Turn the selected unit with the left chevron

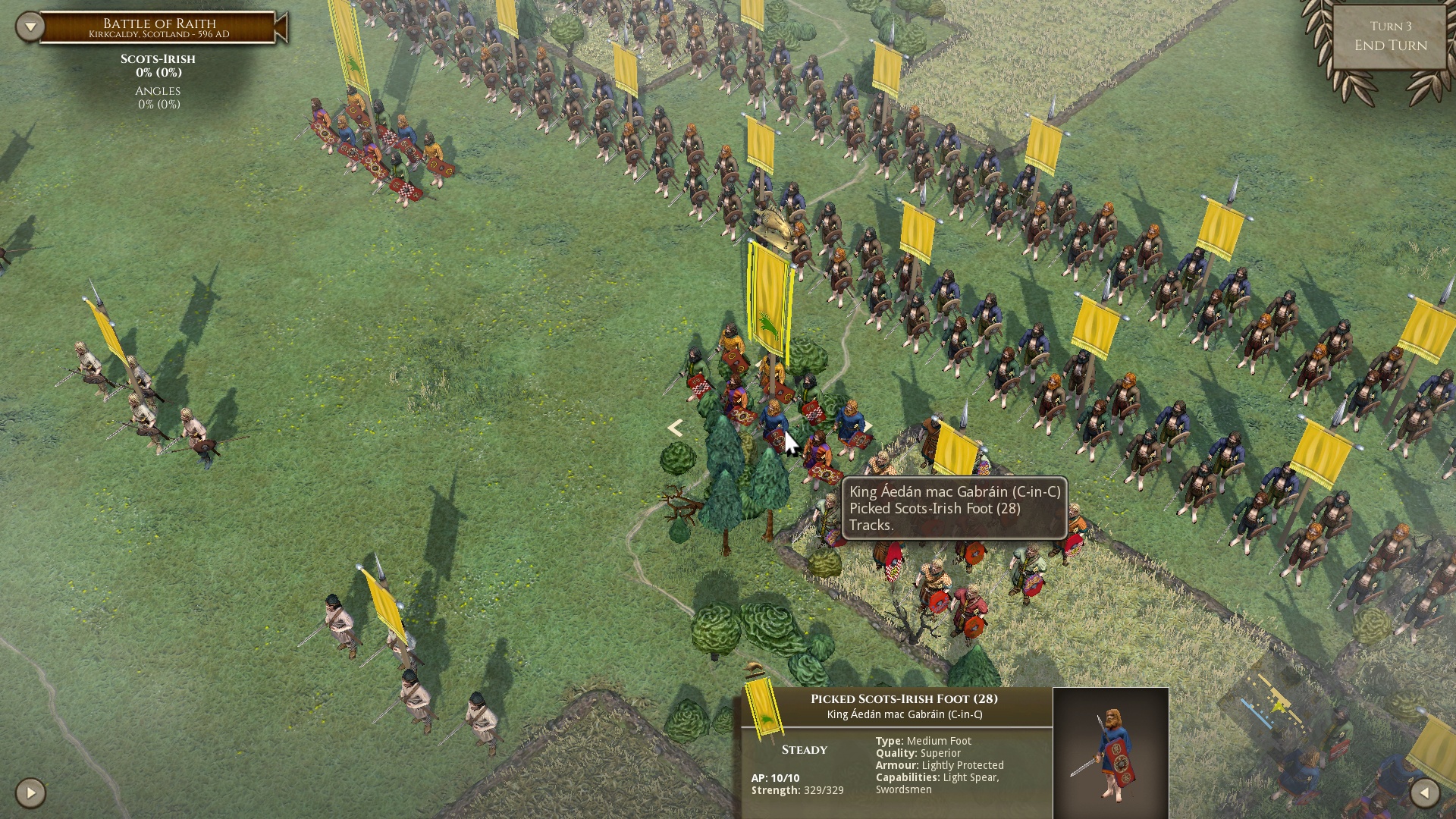point(675,428)
